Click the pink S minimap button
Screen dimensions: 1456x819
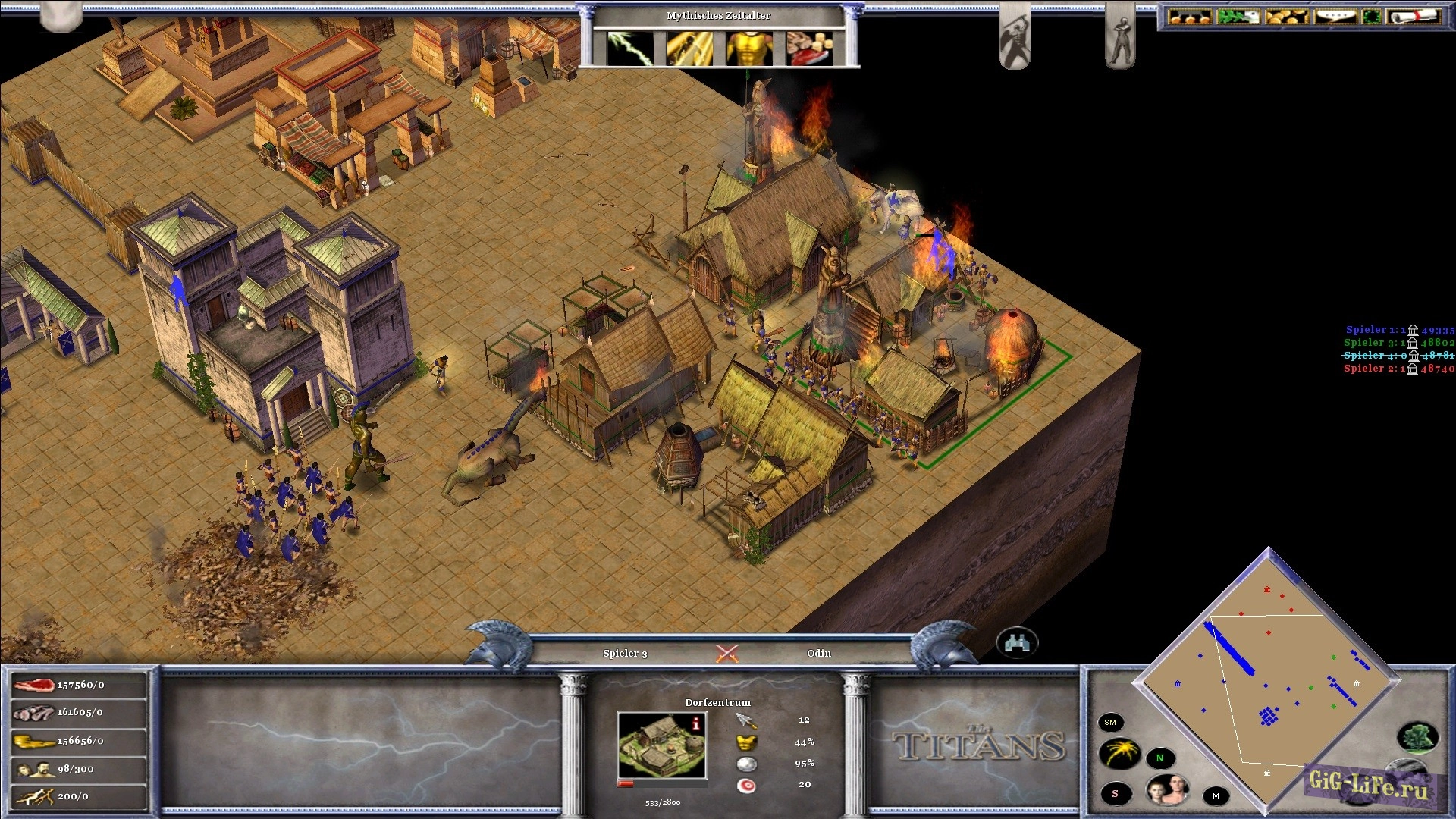click(1115, 794)
